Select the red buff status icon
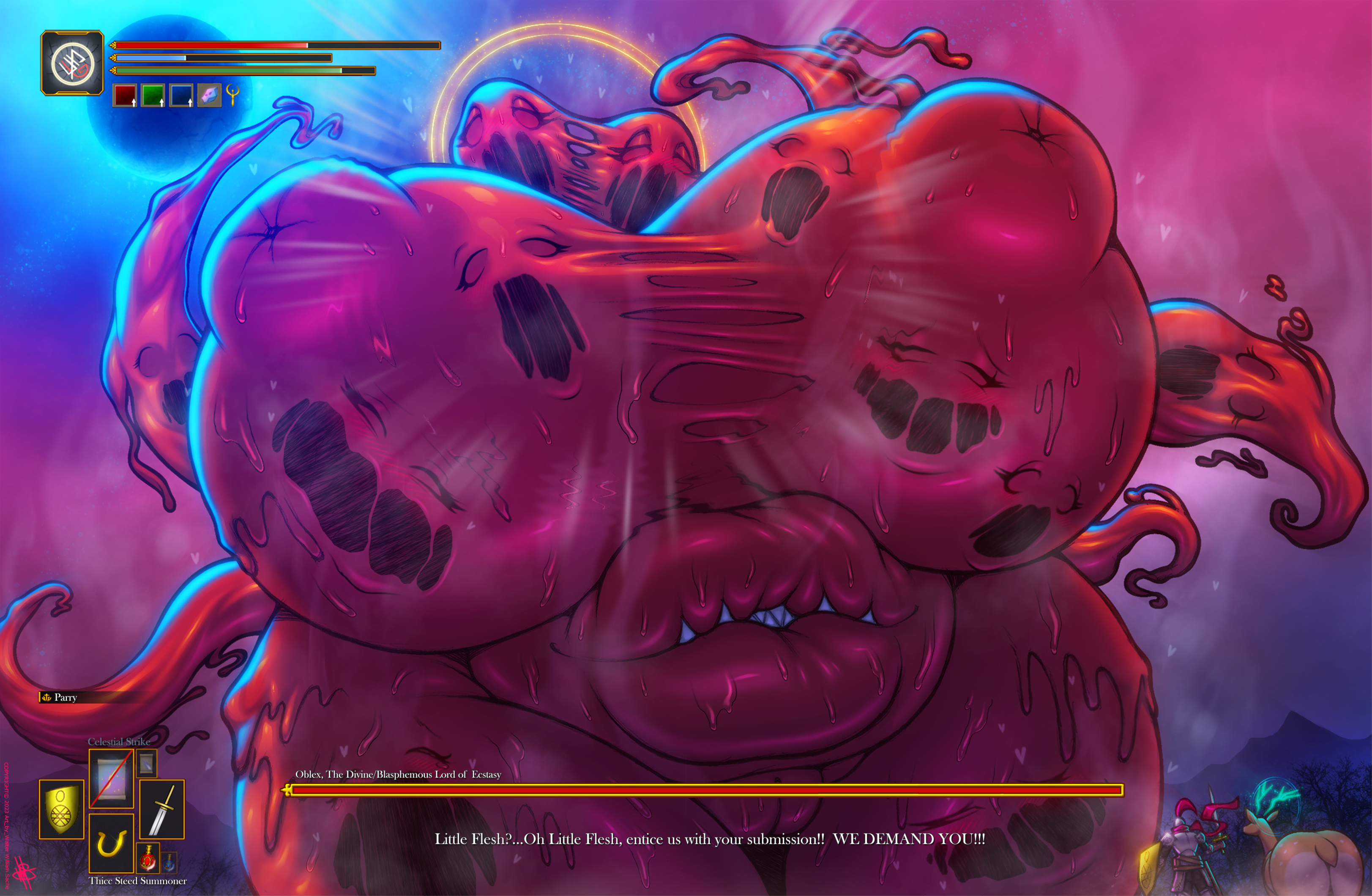 [125, 95]
